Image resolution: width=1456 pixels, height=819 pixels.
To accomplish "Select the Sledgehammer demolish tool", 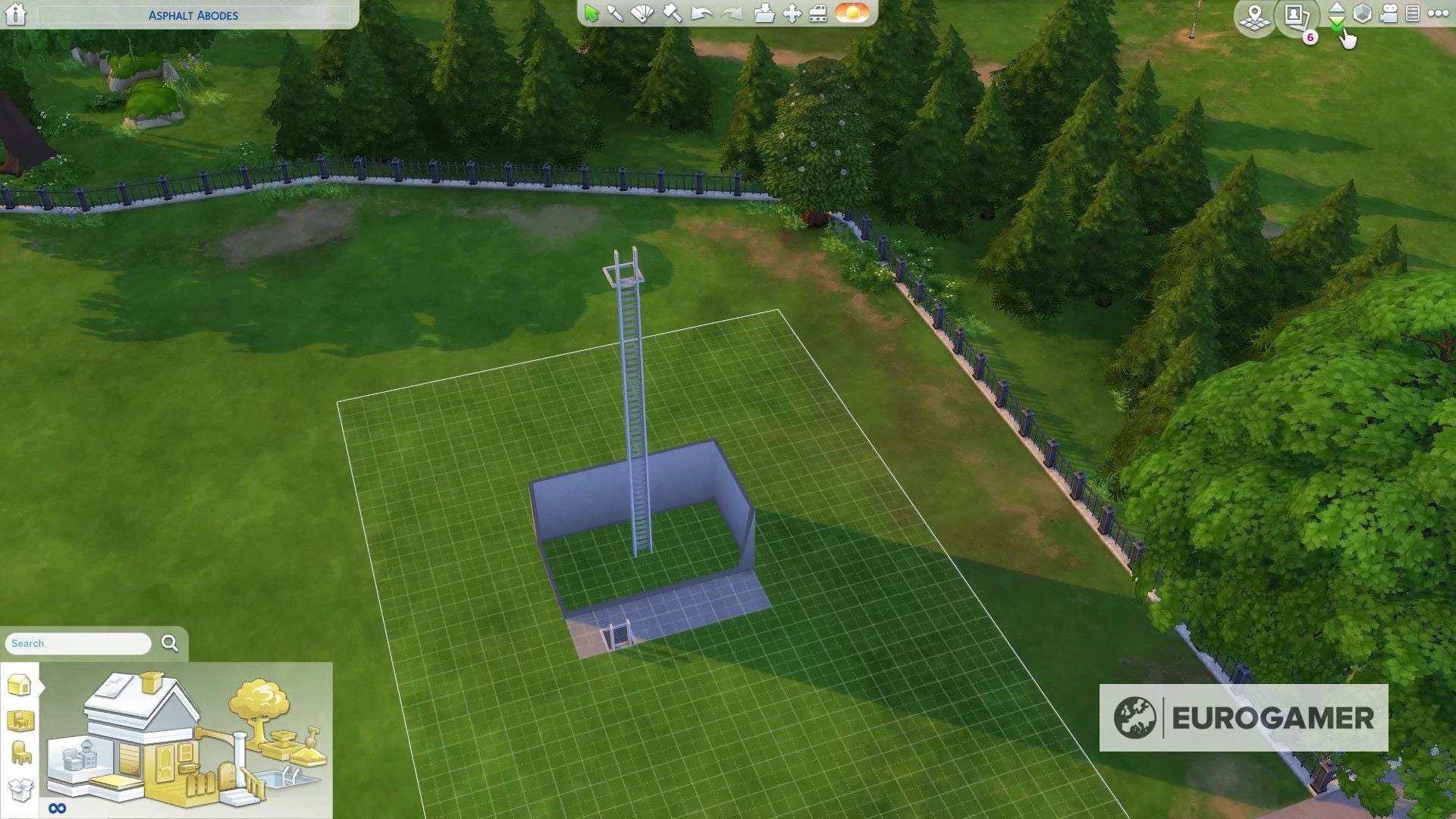I will point(671,14).
